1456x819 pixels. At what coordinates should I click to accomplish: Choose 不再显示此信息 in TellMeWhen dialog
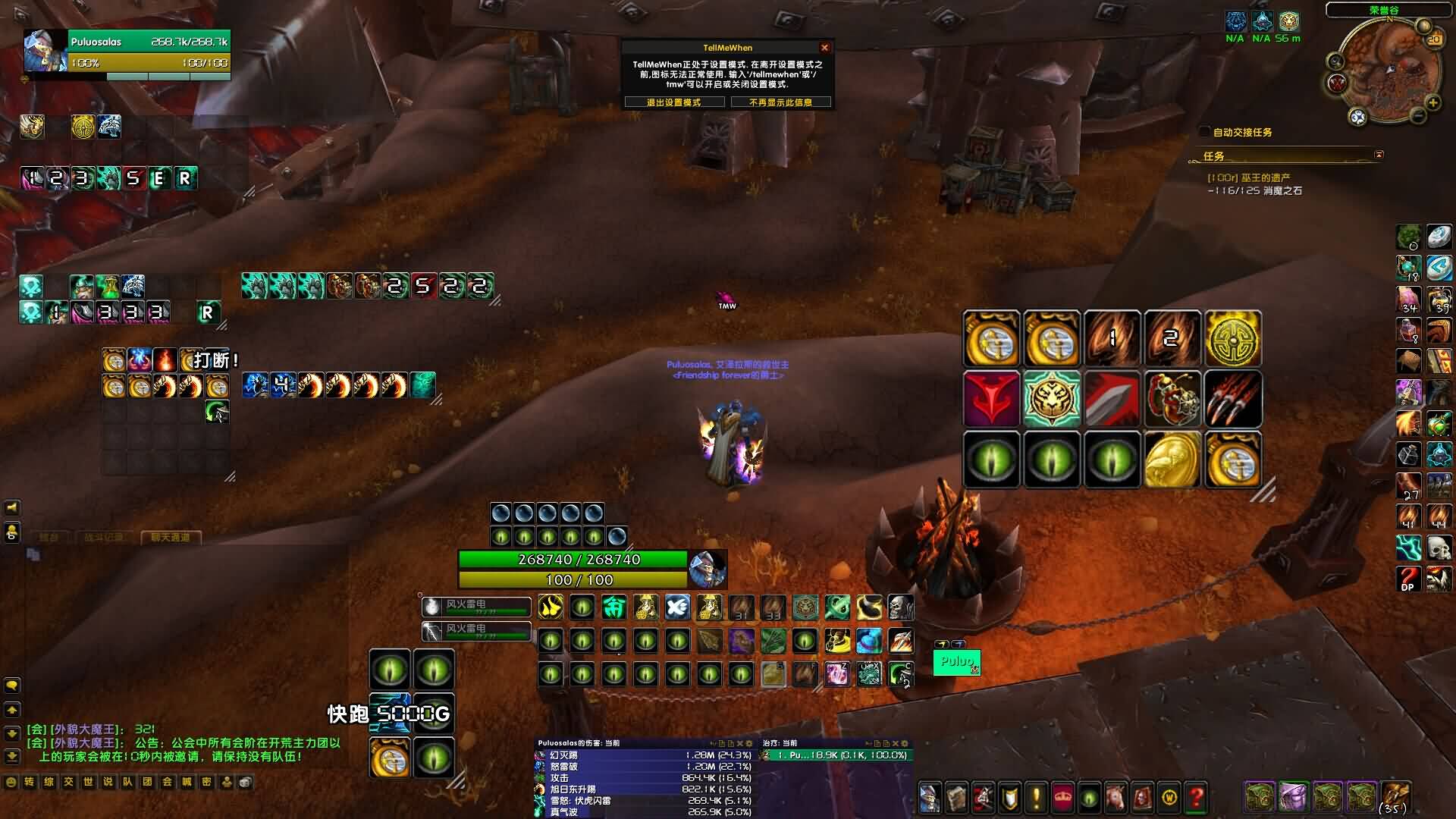(x=780, y=102)
